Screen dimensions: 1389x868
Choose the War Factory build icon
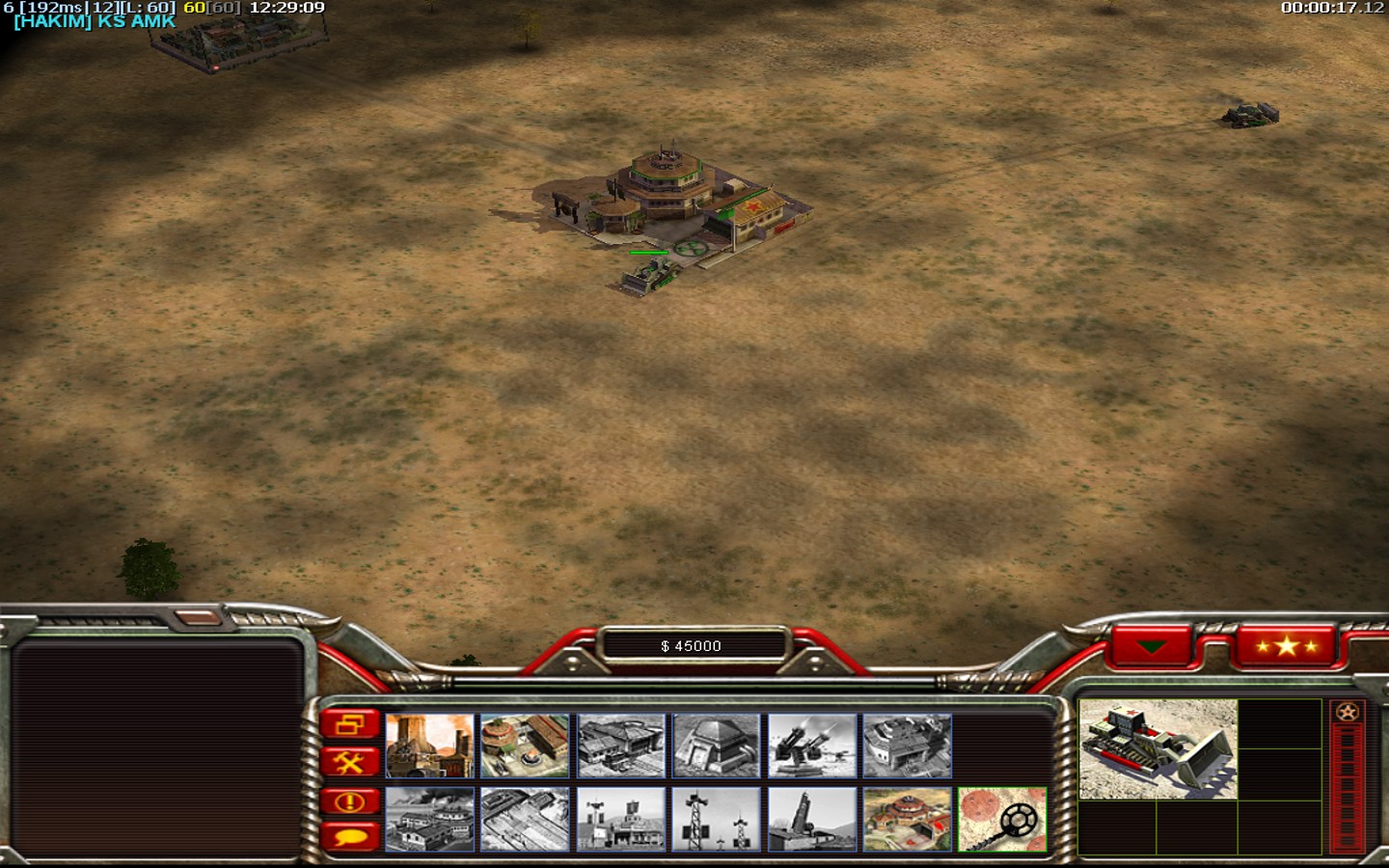pos(907,746)
